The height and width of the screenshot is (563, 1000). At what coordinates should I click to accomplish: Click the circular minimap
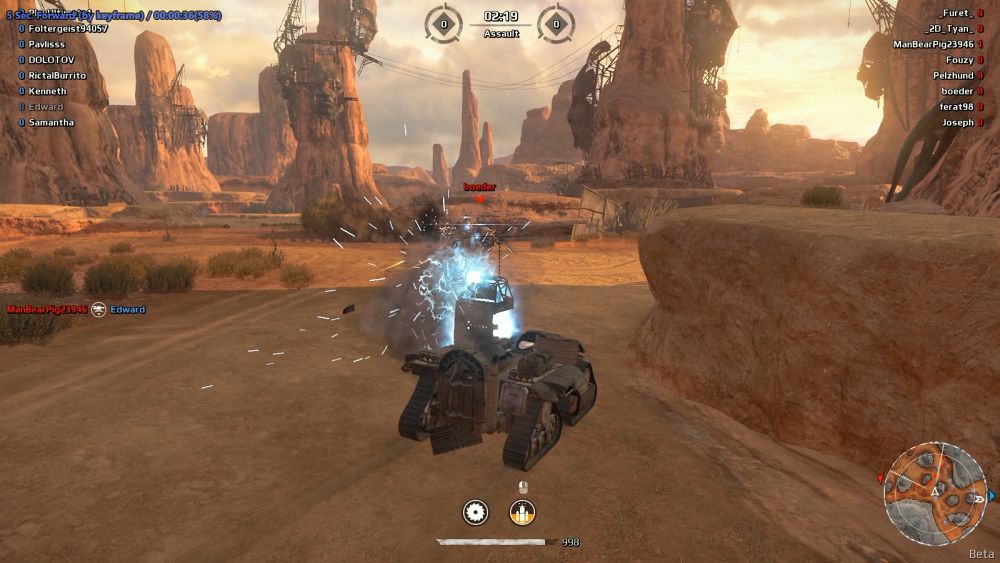click(x=935, y=492)
